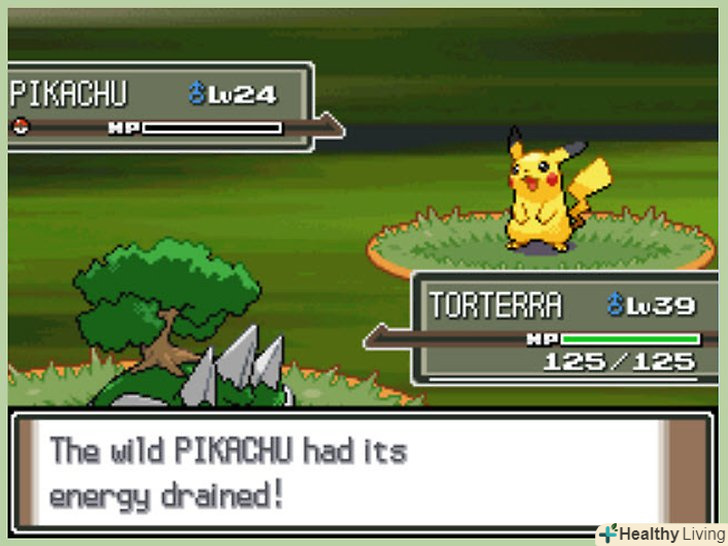Viewport: 728px width, 546px height.
Task: Open the Healthy Living watermark link
Action: click(x=660, y=533)
